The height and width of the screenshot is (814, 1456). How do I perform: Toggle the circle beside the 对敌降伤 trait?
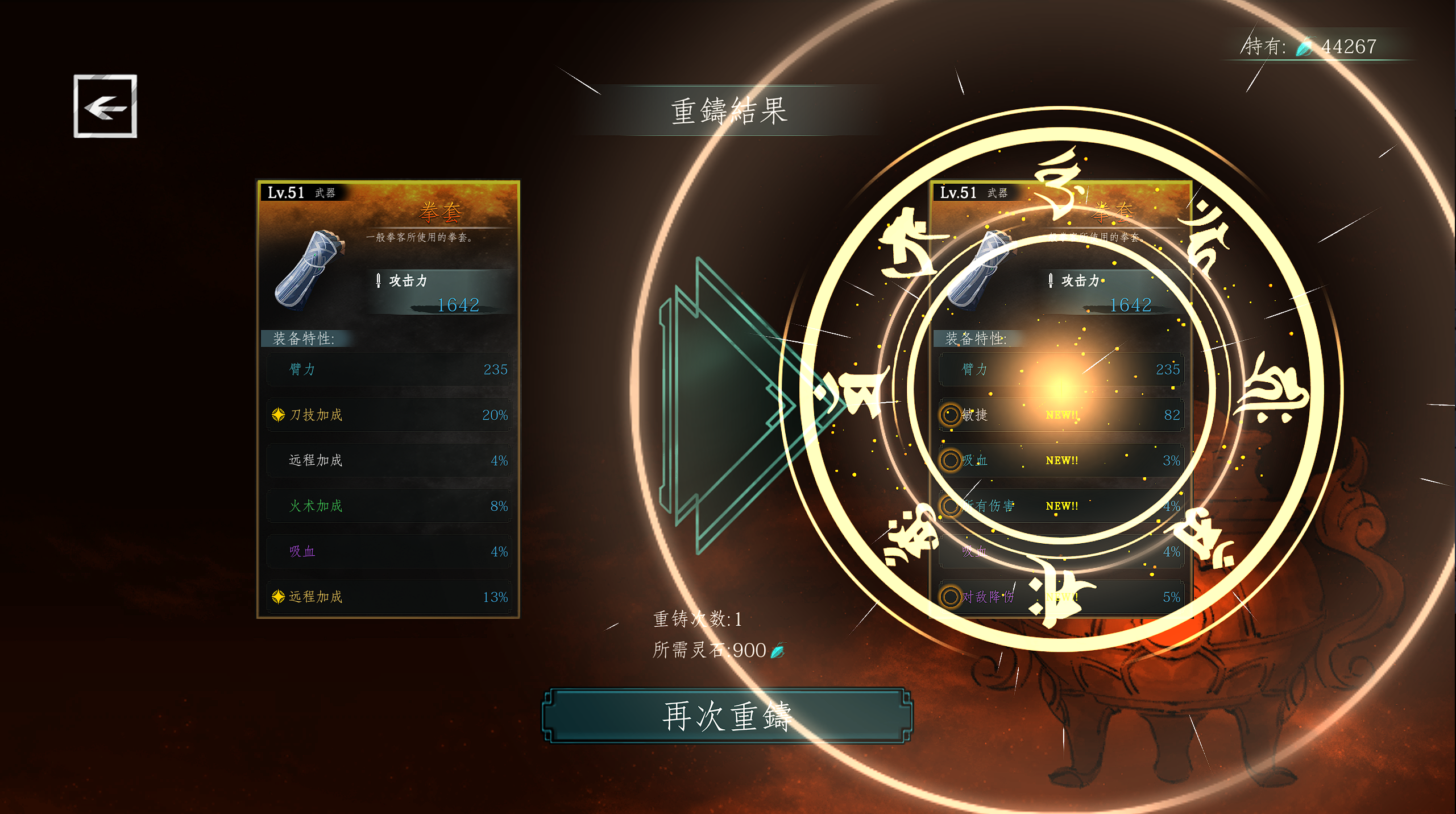click(950, 597)
